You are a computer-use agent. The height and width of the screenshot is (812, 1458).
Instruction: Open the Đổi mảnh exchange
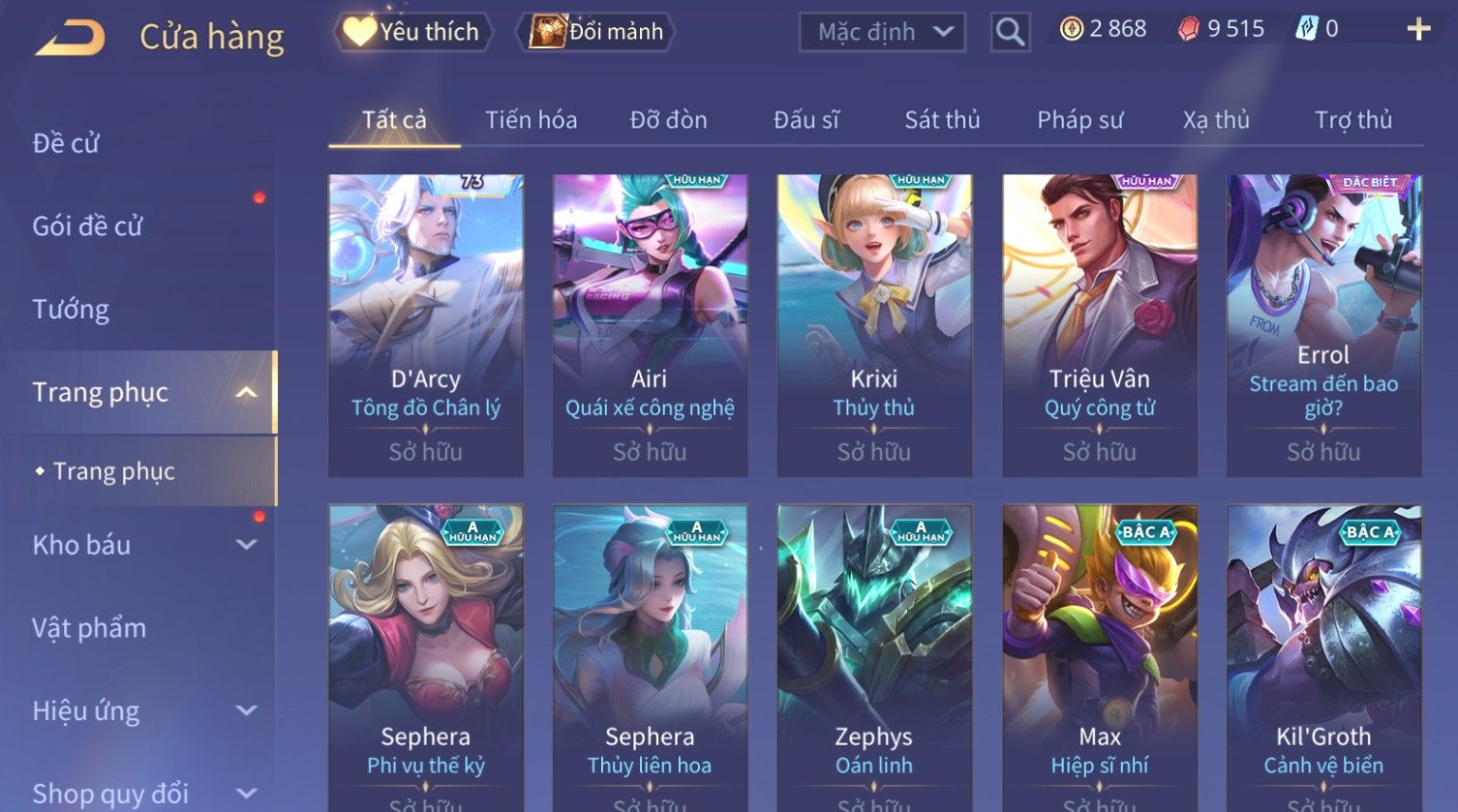click(596, 32)
